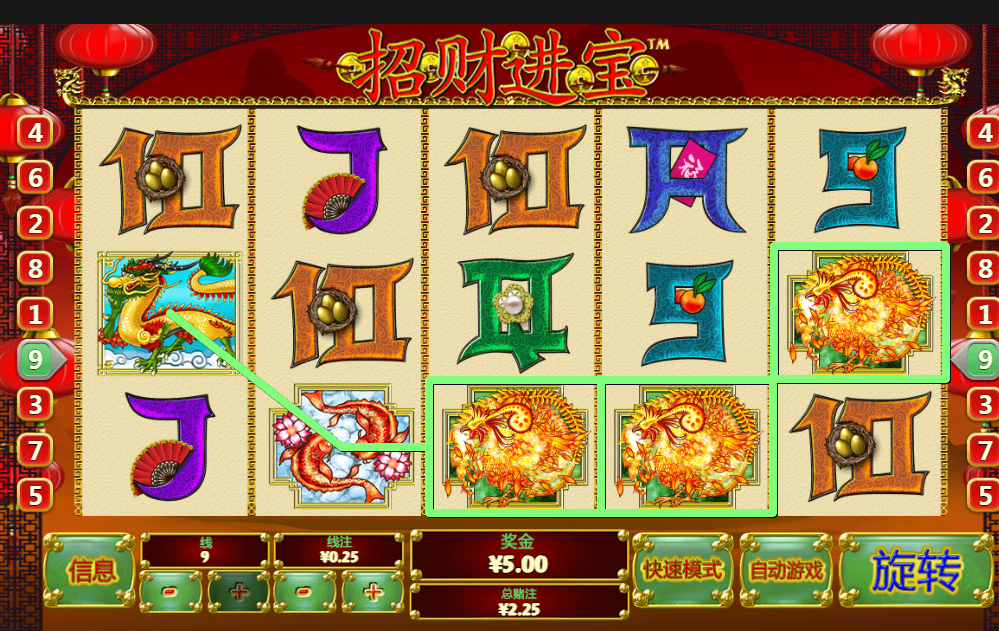Select left-side payline 2 marker

(35, 224)
